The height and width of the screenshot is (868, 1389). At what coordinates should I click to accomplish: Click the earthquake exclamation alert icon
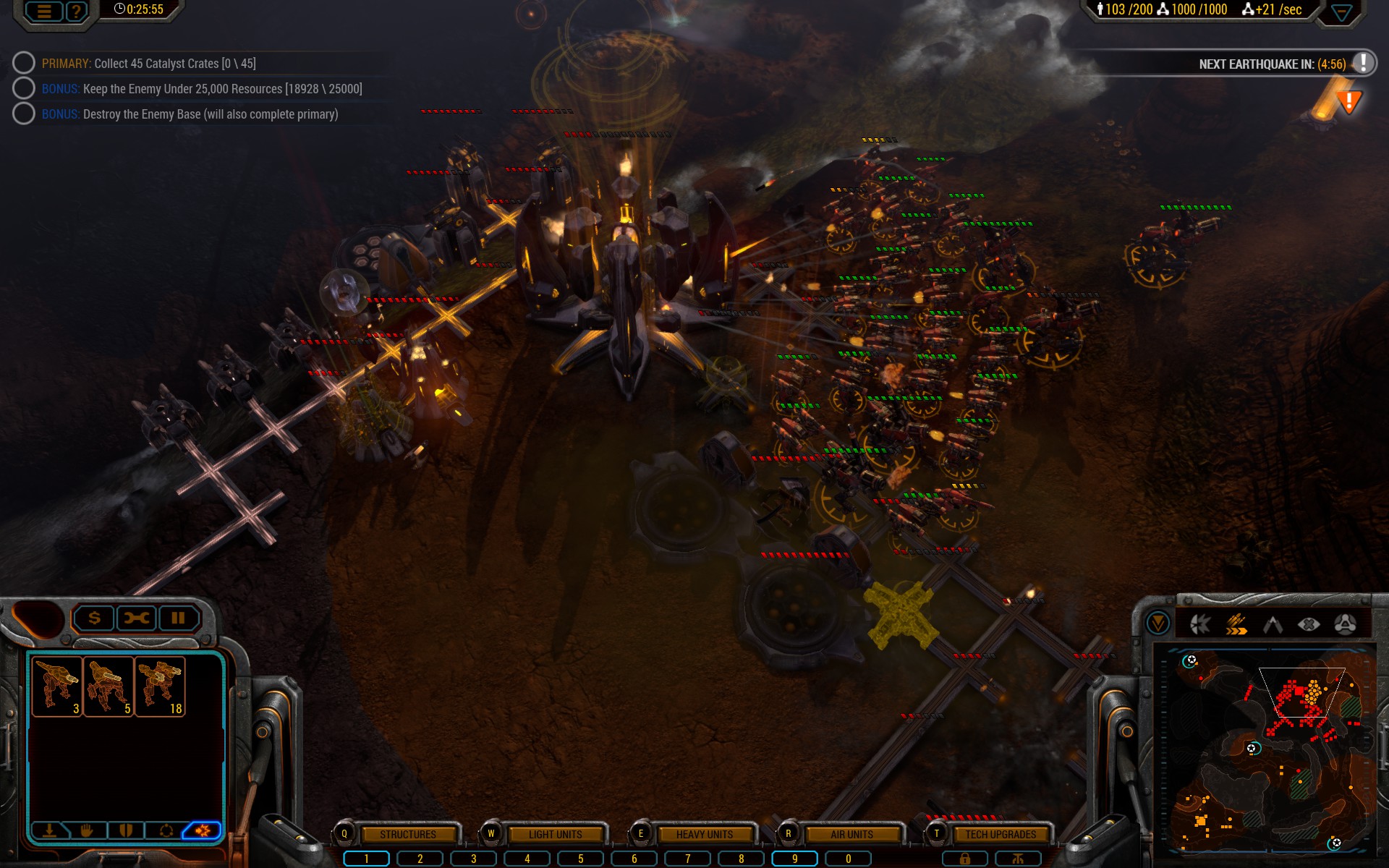click(1363, 63)
